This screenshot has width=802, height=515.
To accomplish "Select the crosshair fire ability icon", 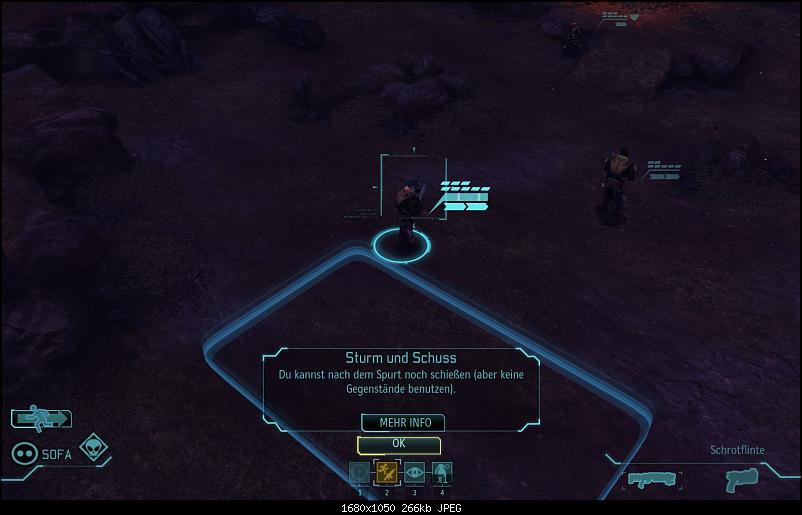I will pos(360,473).
